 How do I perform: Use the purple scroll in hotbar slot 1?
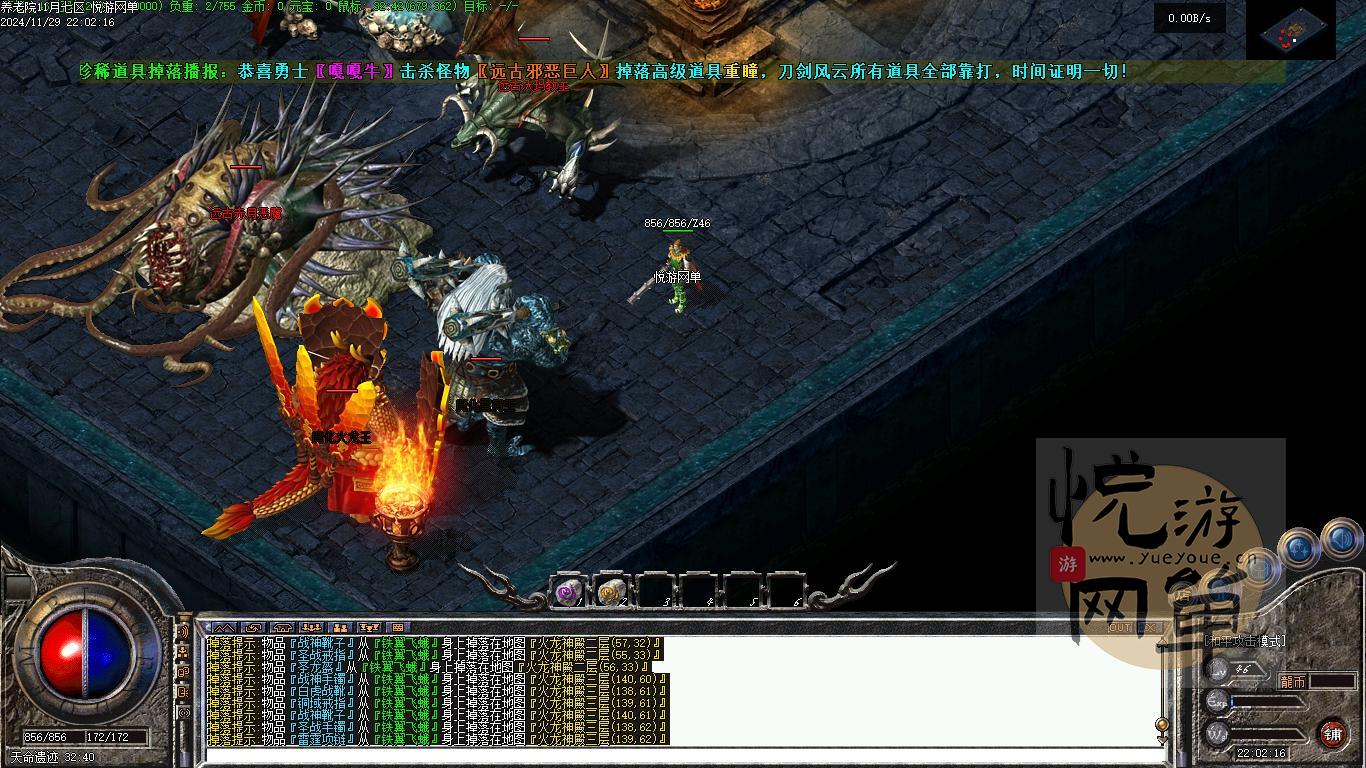(569, 592)
